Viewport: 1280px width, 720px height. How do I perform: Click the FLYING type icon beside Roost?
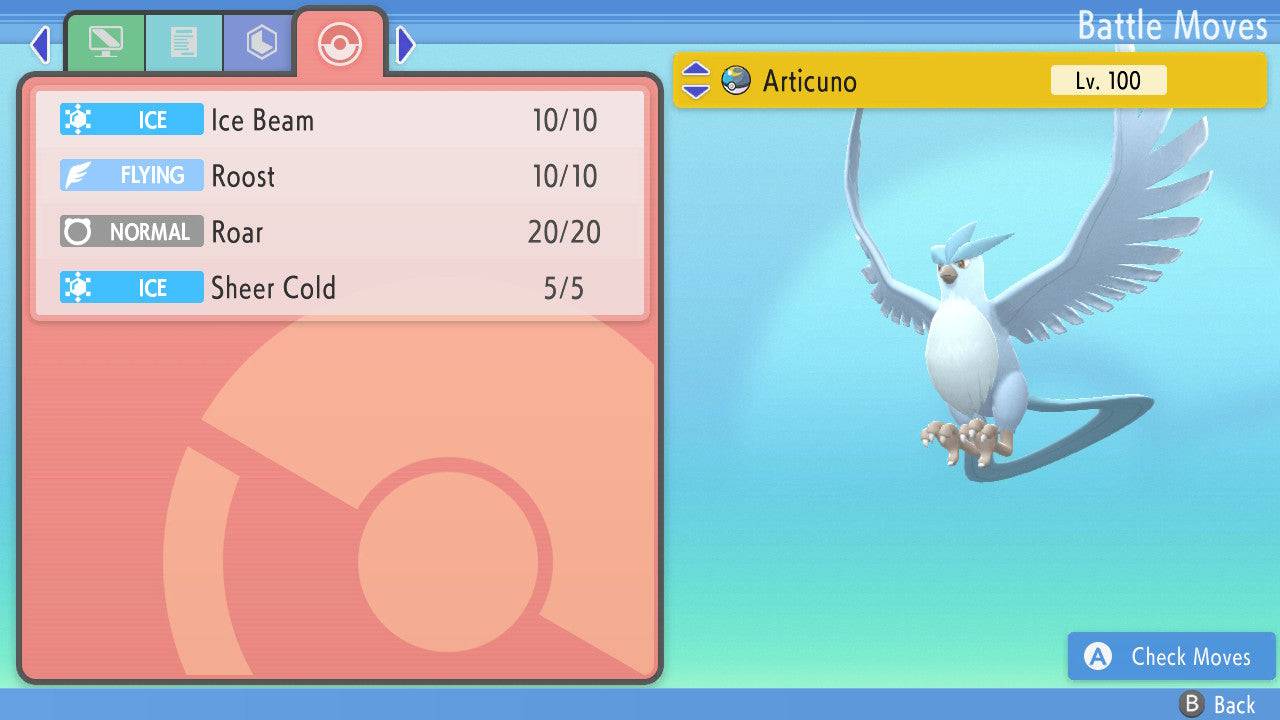coord(131,175)
